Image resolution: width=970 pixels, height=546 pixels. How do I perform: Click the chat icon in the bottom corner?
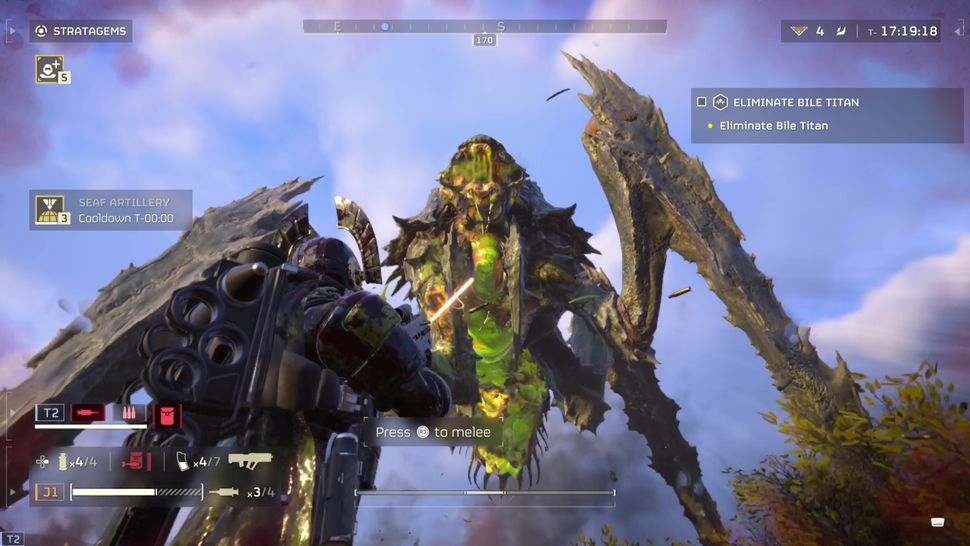pos(938,521)
